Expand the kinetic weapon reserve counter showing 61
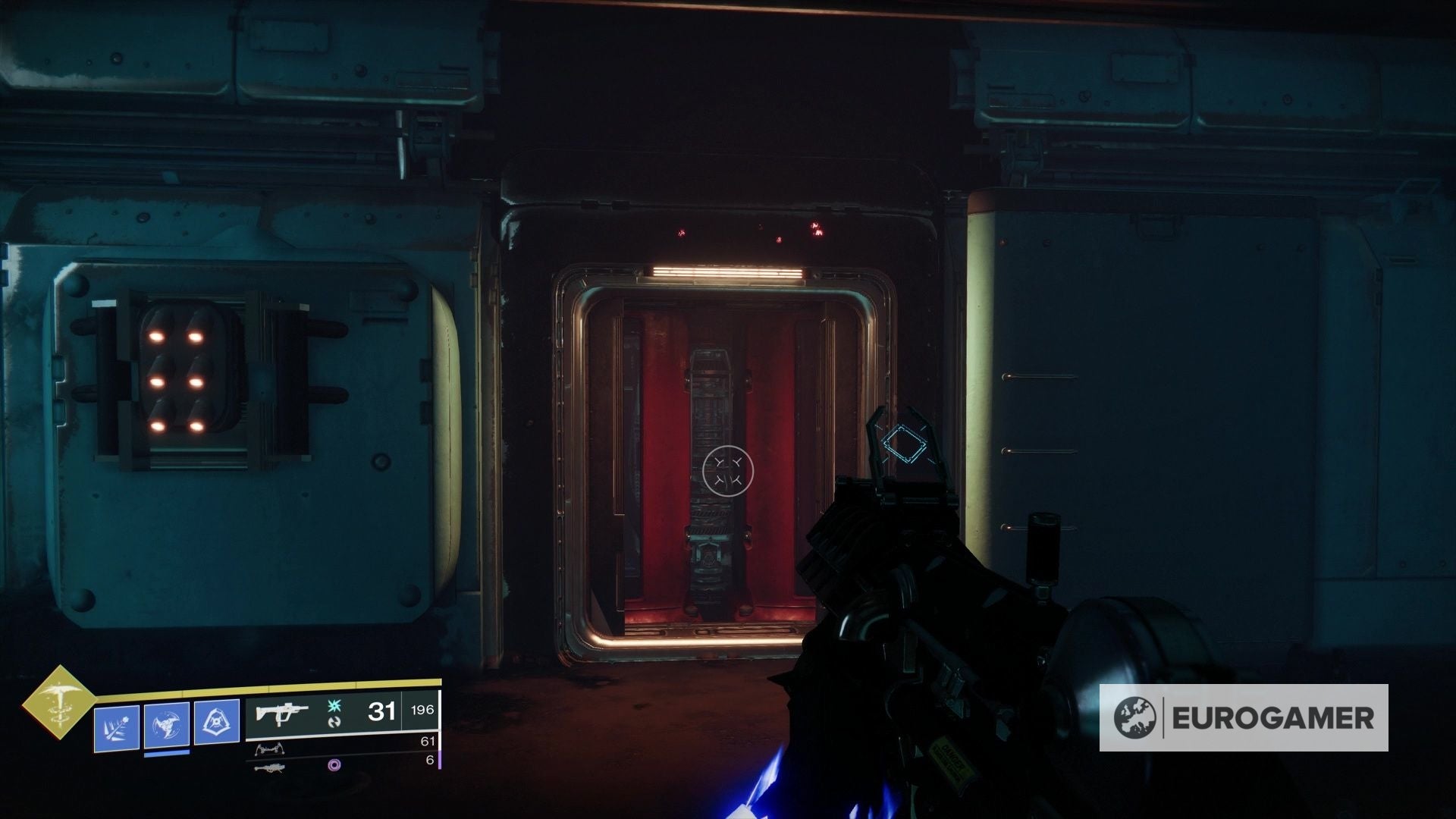This screenshot has width=1456, height=819. pyautogui.click(x=428, y=741)
